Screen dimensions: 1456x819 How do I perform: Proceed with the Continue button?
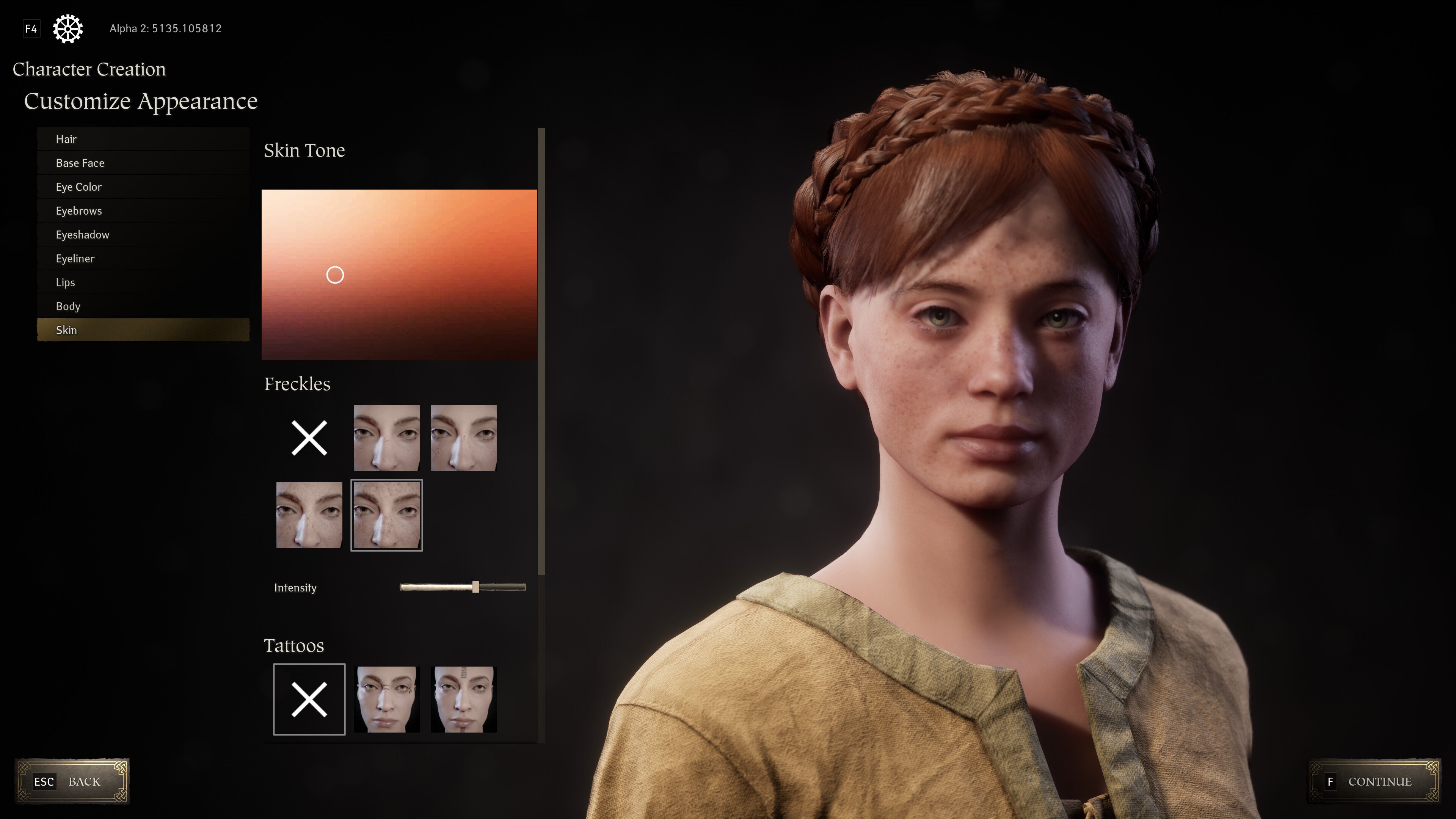click(1374, 781)
